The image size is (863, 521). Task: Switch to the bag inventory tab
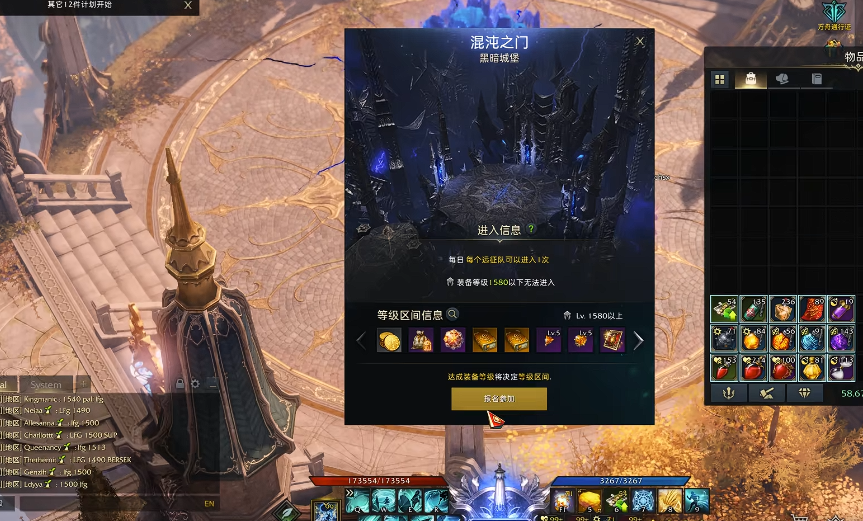[x=750, y=79]
